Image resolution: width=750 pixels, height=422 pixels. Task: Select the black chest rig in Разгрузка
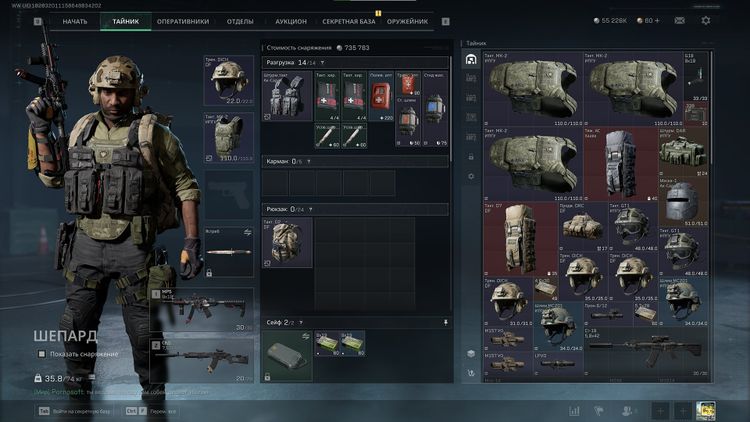coord(287,99)
